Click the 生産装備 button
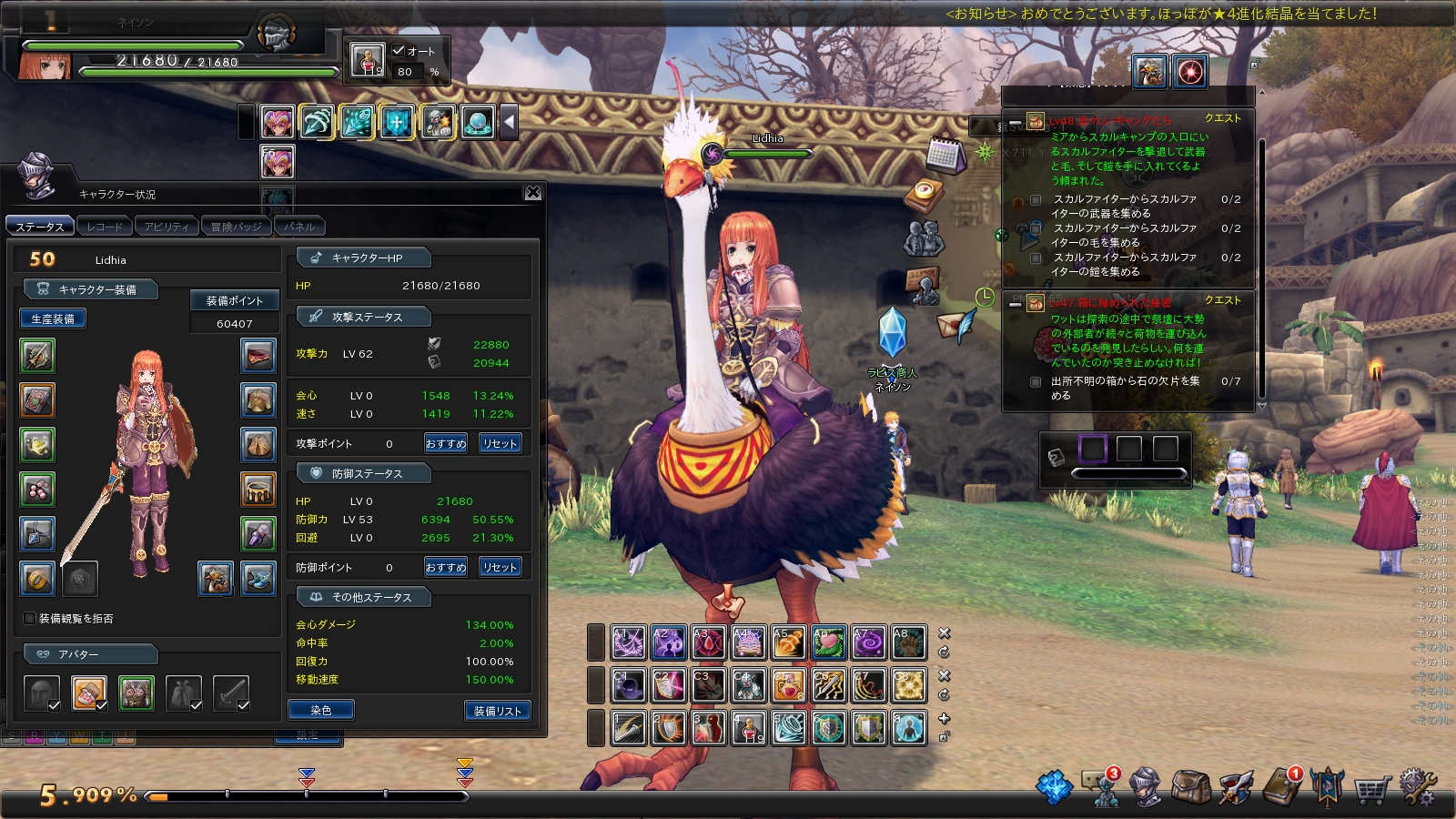 click(53, 318)
